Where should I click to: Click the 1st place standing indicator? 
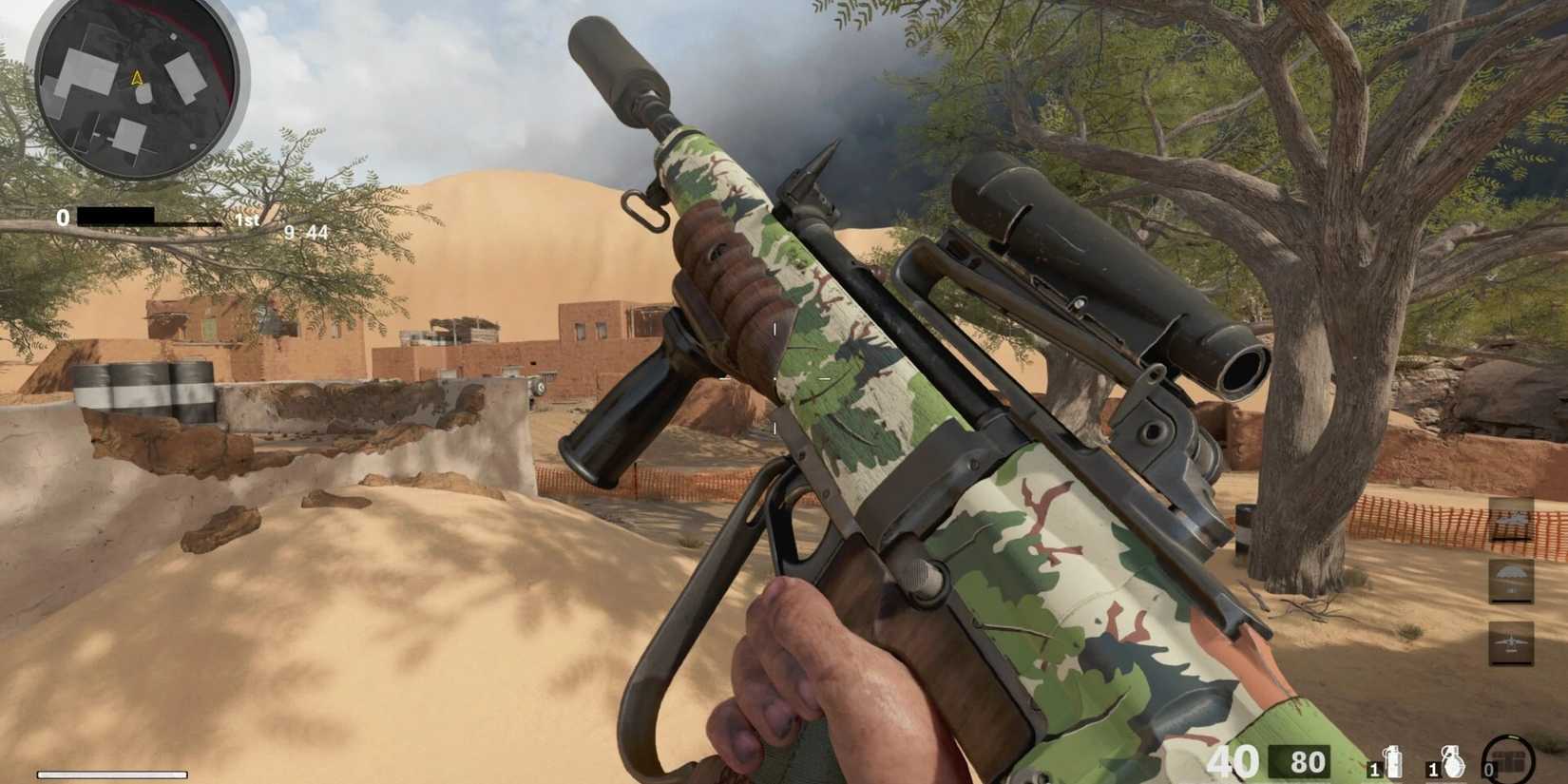(x=247, y=220)
